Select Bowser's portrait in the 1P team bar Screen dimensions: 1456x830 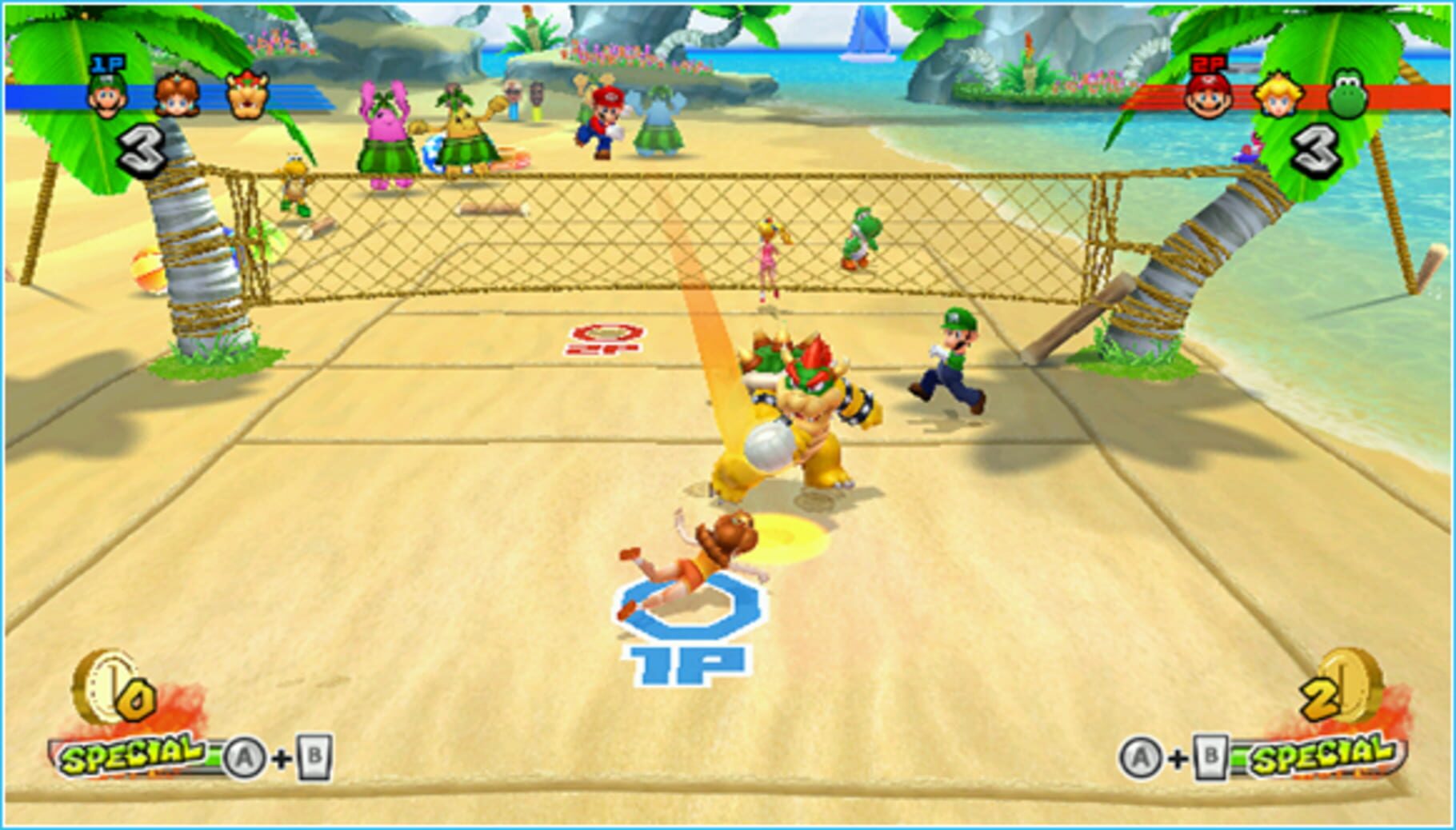coord(247,96)
